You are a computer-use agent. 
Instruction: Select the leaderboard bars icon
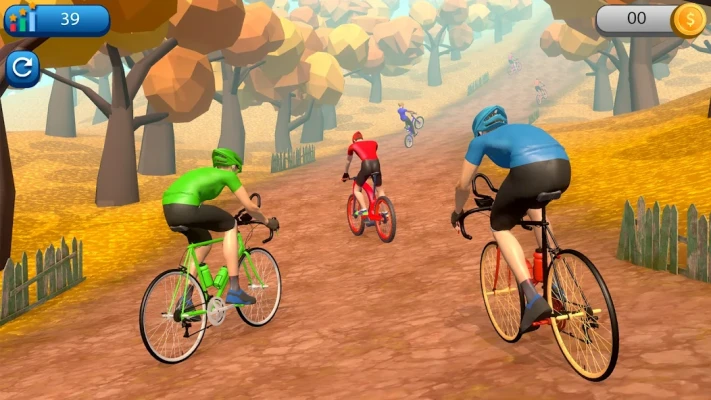[20, 18]
